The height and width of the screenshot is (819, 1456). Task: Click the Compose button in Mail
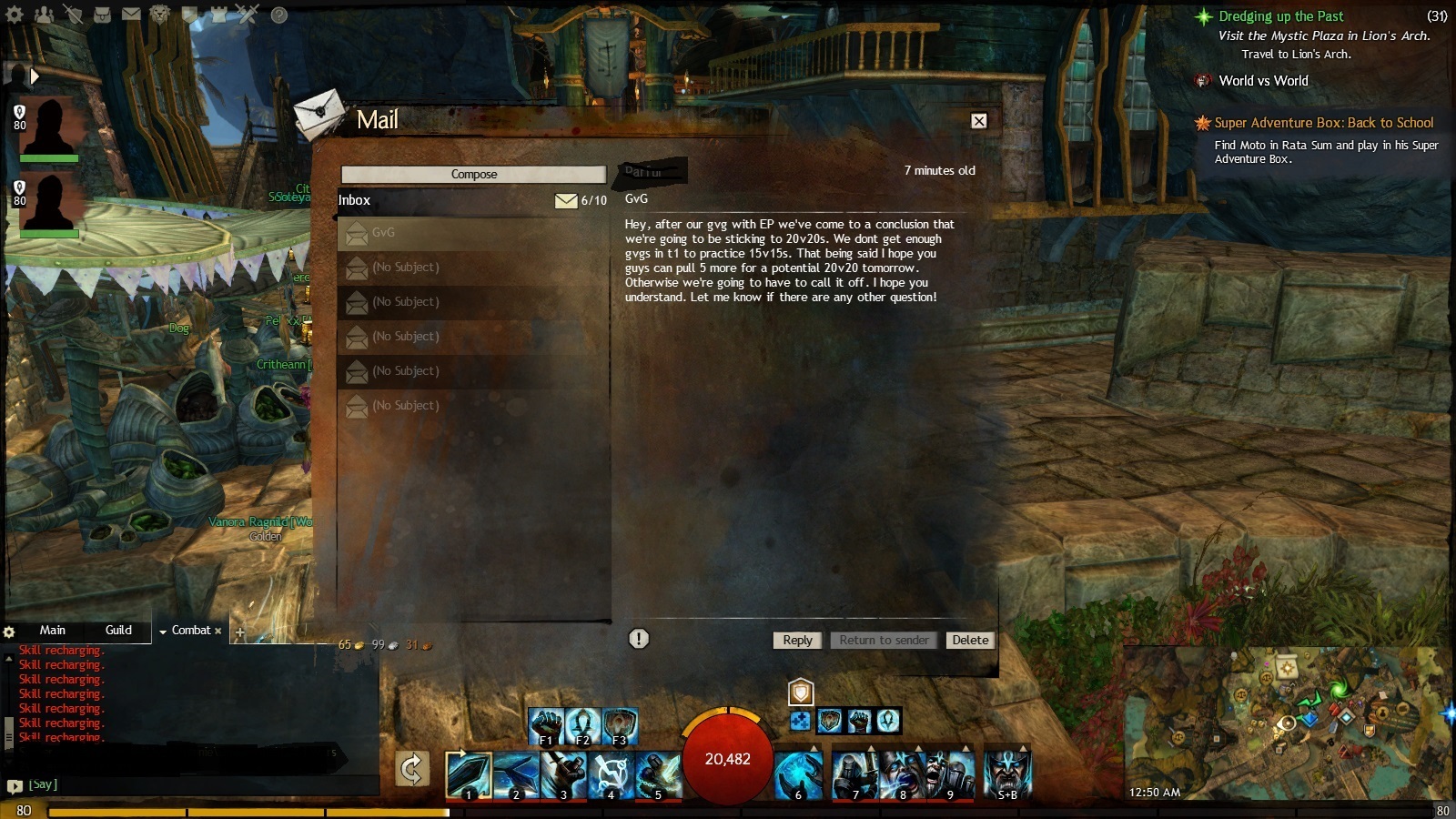473,174
